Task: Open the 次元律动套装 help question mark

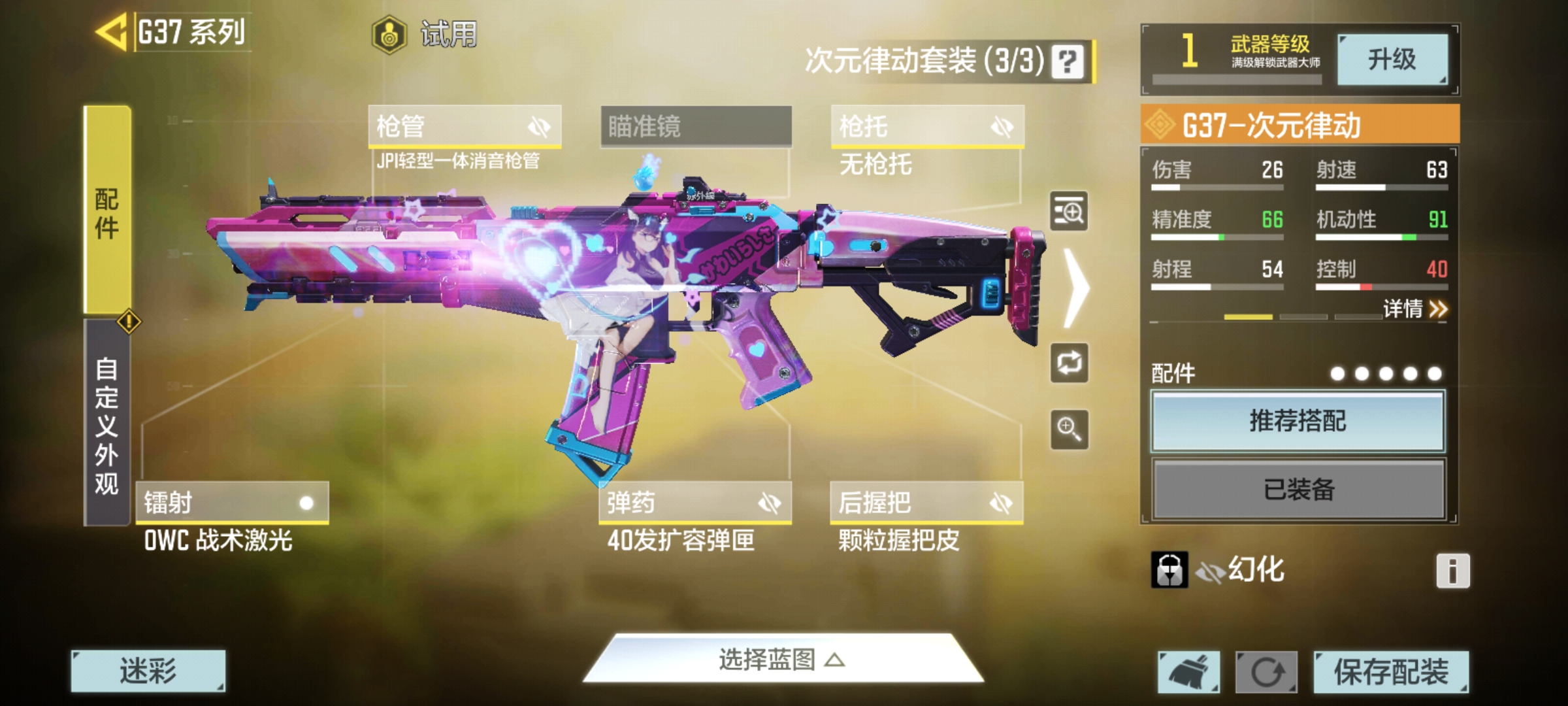Action: tap(1068, 62)
